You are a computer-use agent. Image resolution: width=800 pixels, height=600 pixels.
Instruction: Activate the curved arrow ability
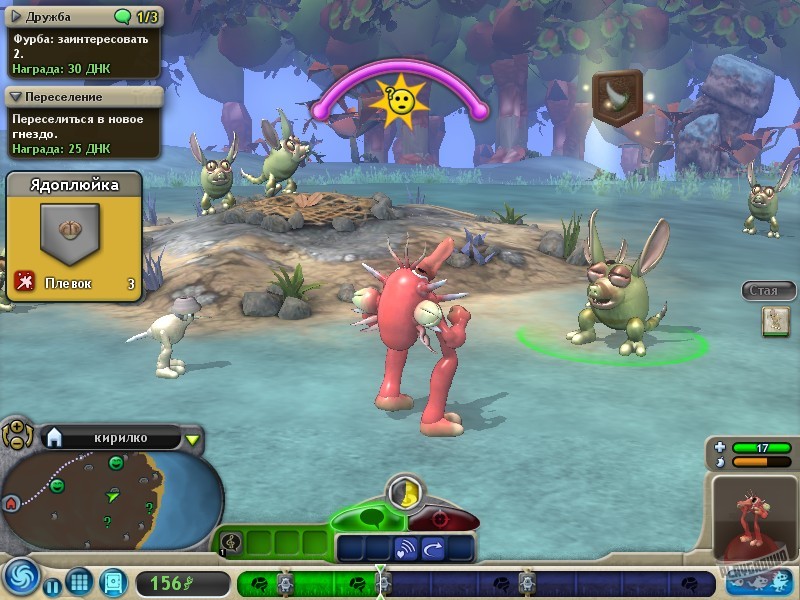pyautogui.click(x=436, y=548)
